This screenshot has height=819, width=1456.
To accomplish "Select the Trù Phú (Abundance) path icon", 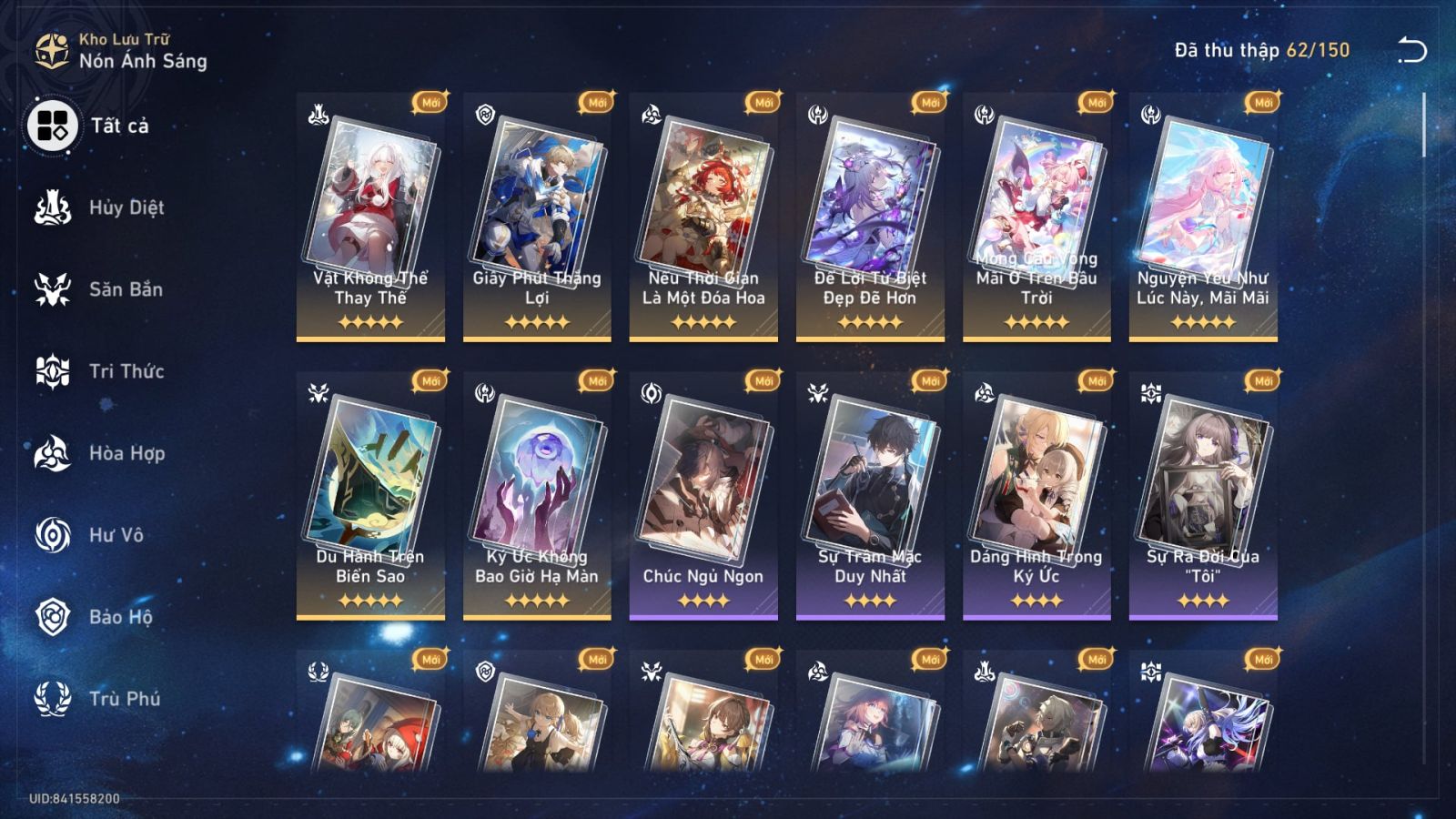I will click(x=50, y=699).
